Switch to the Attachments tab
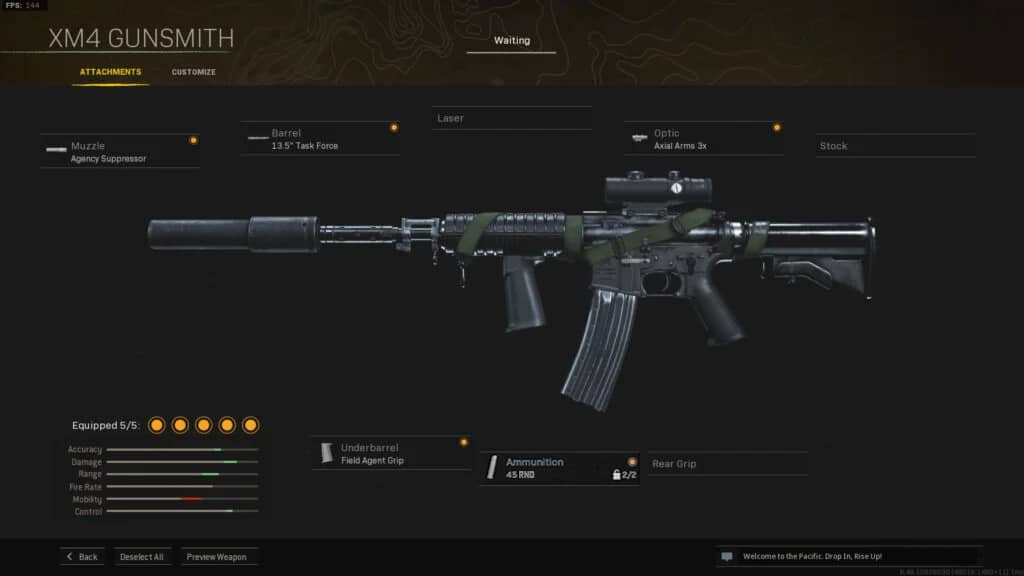 [110, 72]
